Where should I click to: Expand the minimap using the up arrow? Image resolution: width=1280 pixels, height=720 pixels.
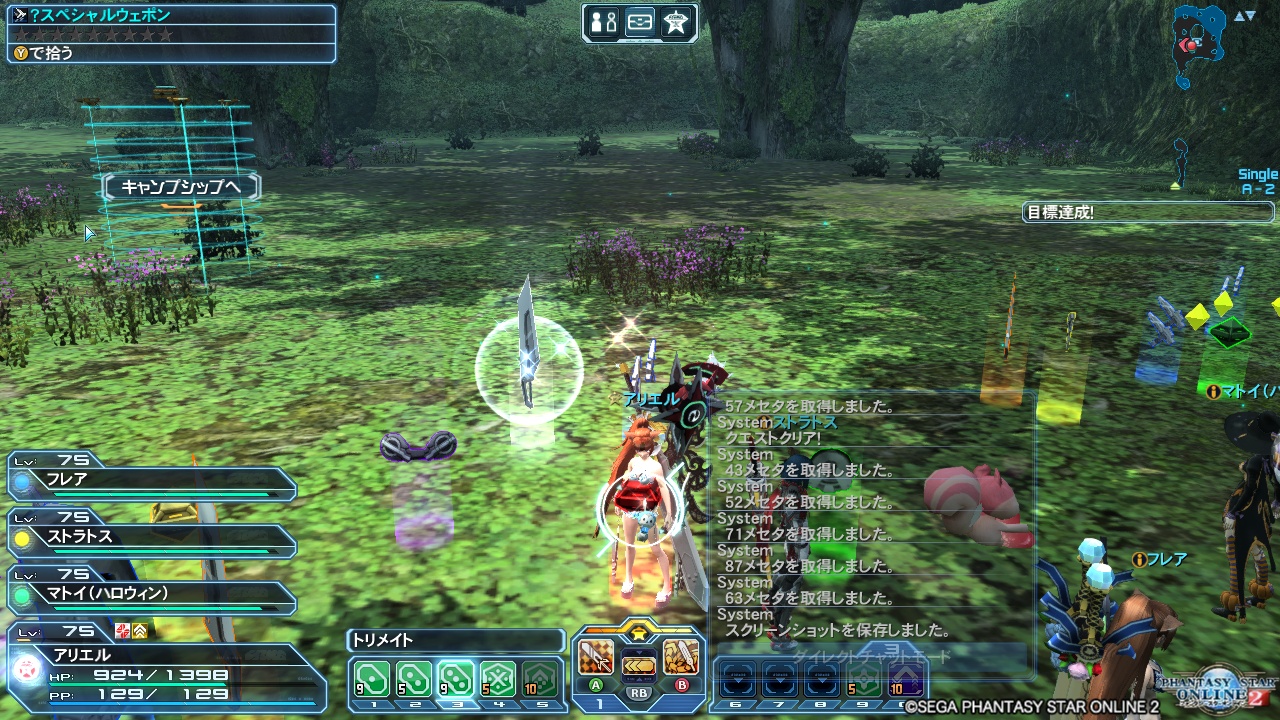(1239, 16)
